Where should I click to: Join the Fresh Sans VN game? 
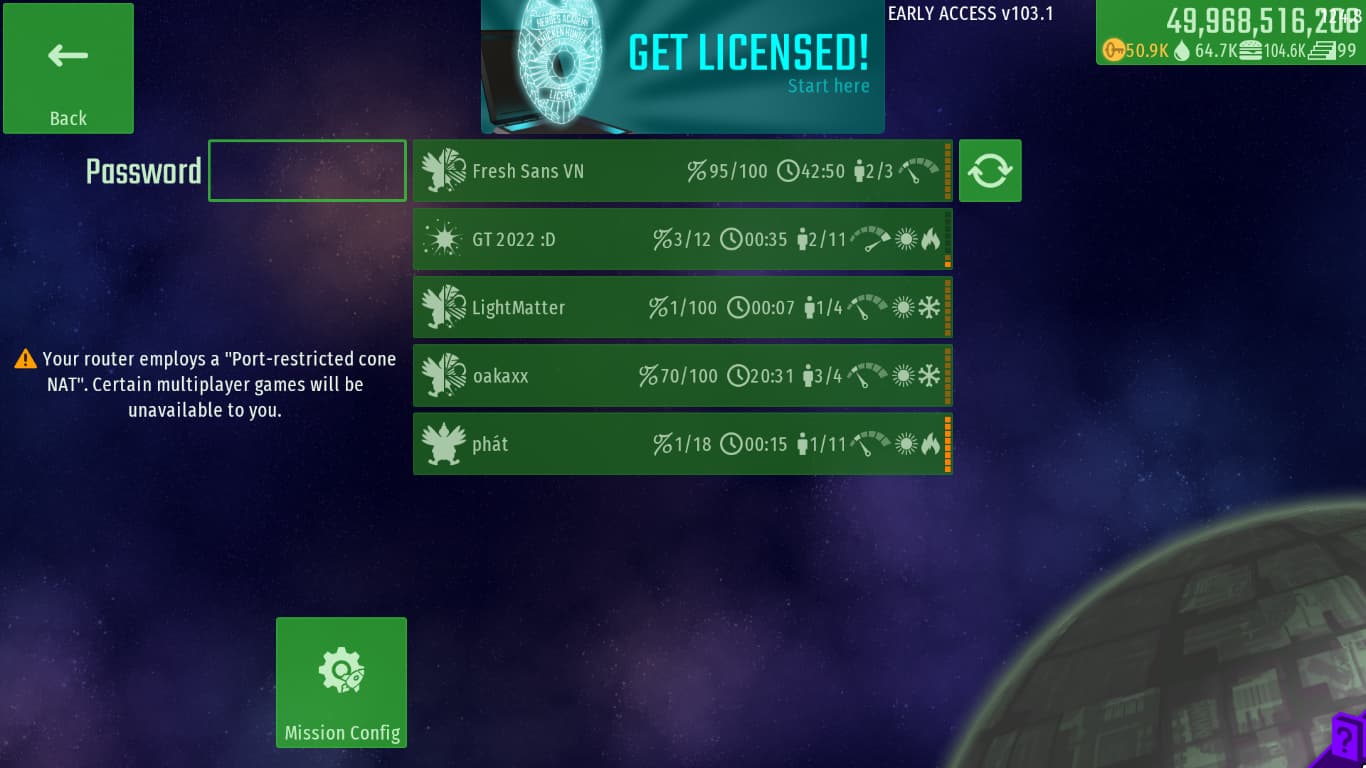(x=682, y=171)
